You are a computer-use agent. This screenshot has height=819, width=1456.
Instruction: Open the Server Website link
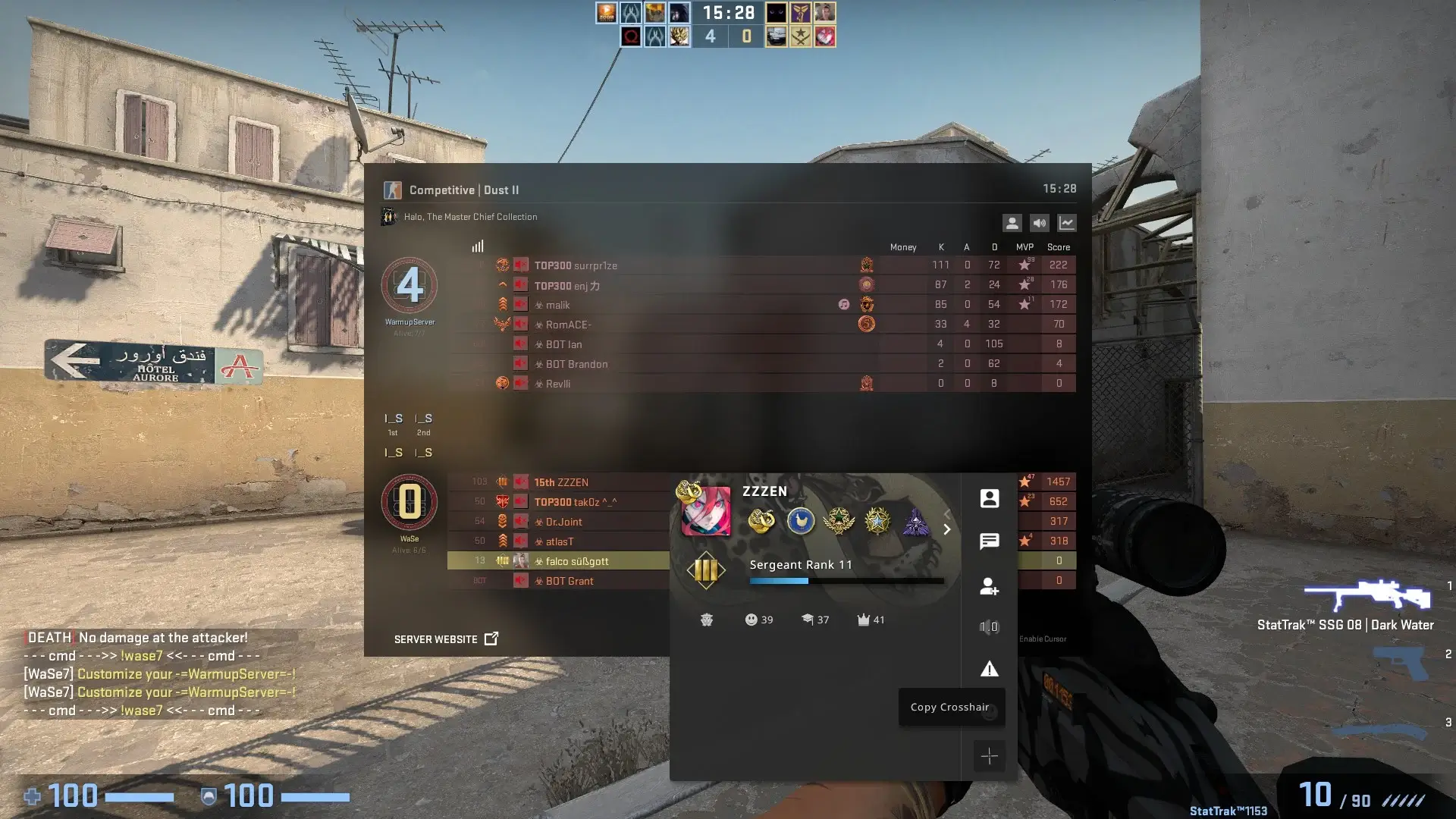[x=446, y=639]
